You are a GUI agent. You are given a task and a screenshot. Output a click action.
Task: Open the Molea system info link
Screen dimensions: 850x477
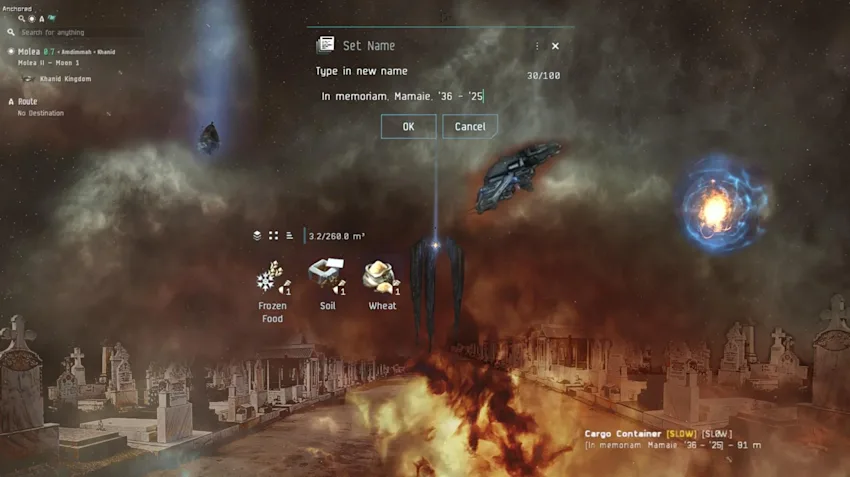coord(28,51)
